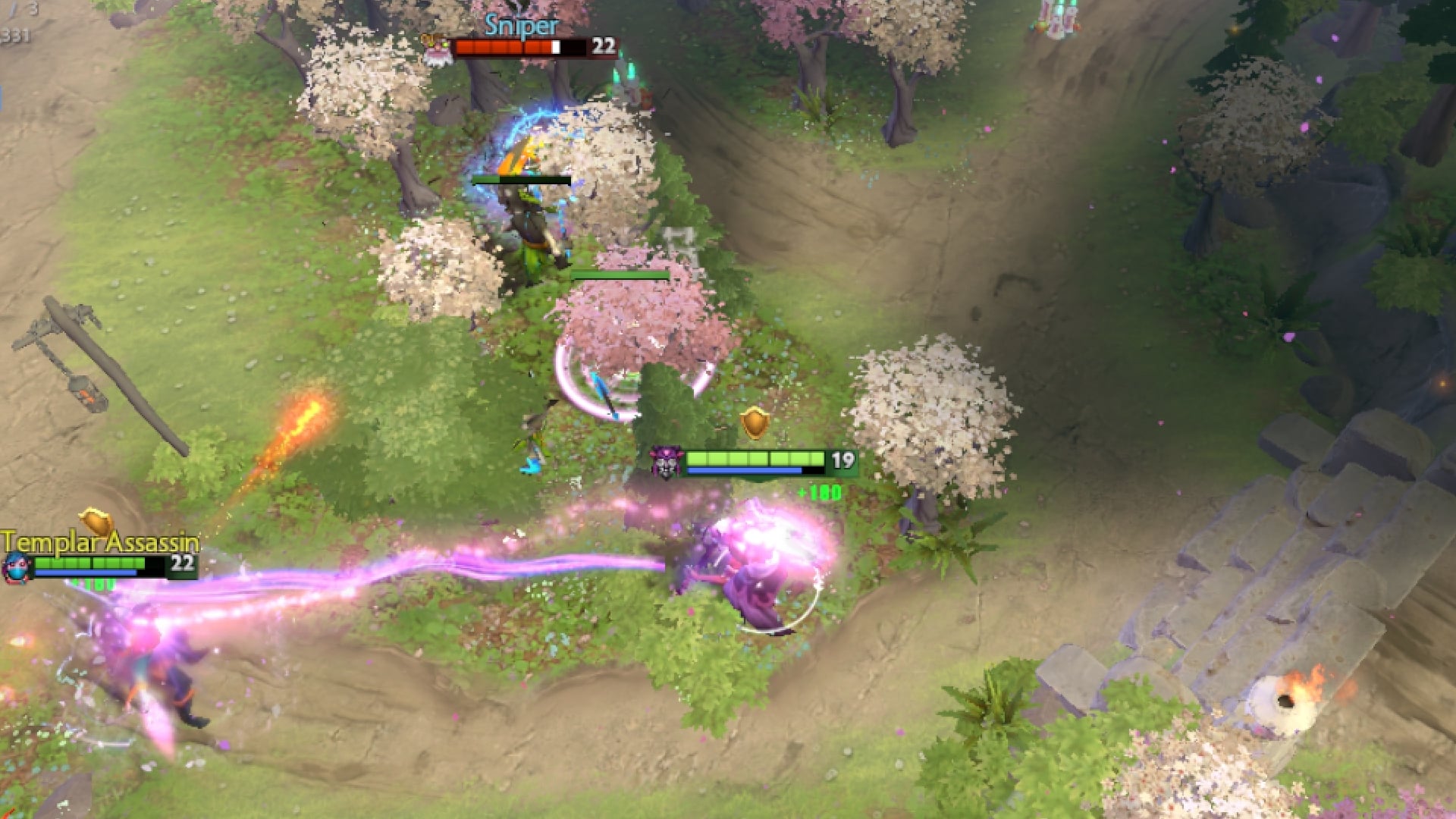Click the gold shield icon above Templar Assassin
Screen dimensions: 1456x819
97,525
